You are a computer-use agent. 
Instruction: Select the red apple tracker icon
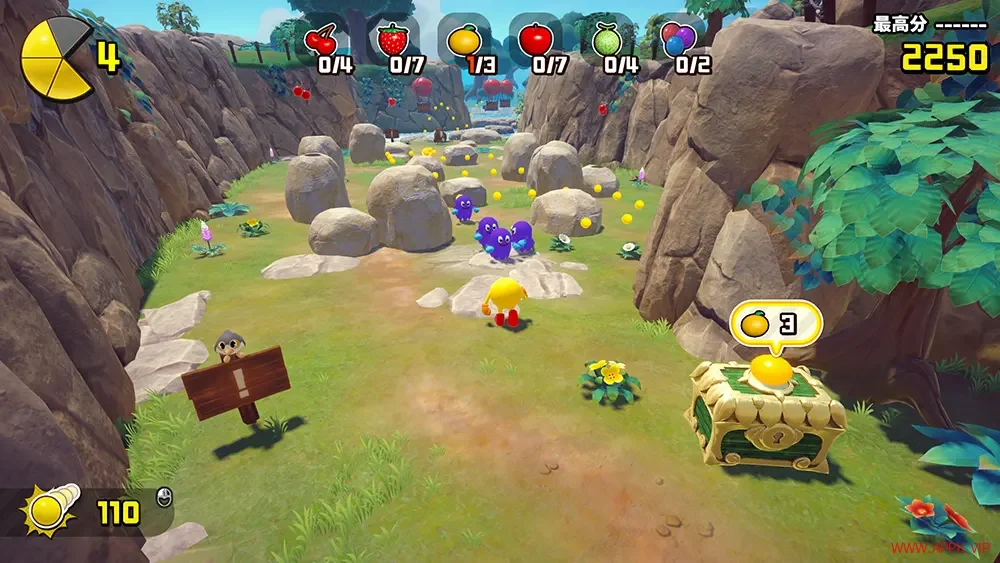point(534,41)
